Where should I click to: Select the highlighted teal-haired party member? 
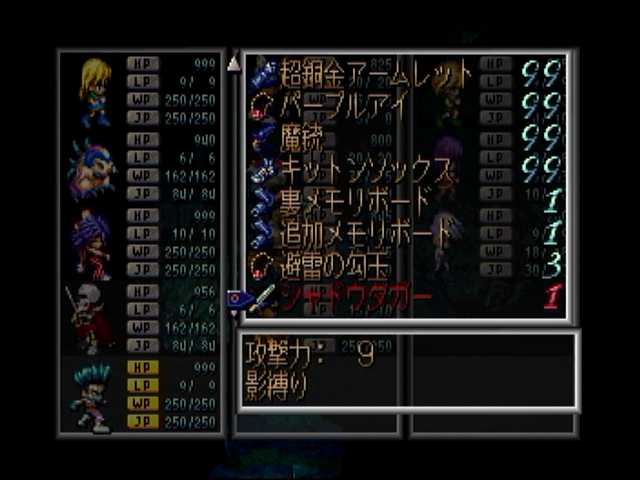92,395
